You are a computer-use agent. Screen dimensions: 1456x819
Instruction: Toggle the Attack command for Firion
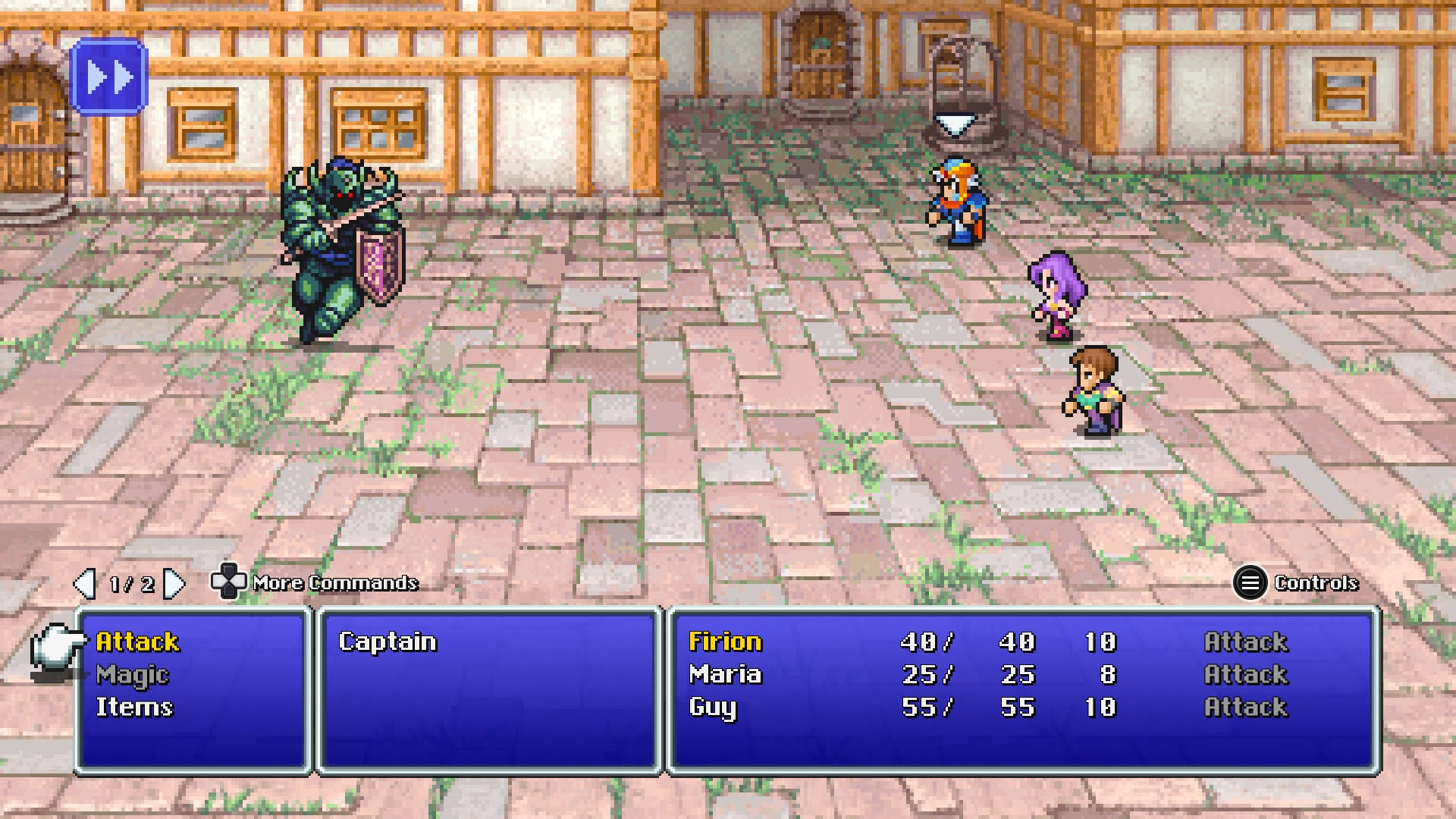coord(1246,641)
